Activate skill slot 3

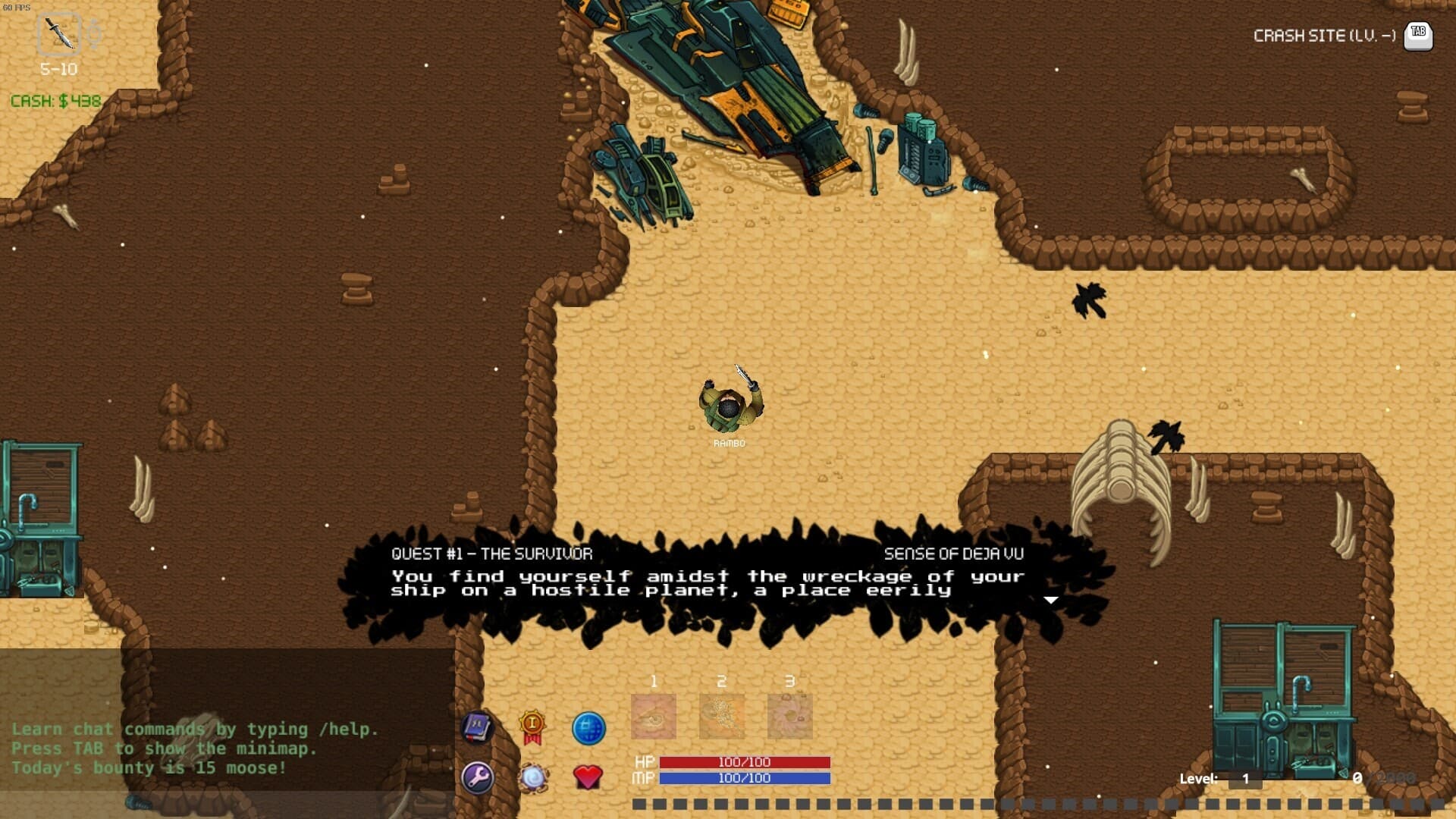[789, 716]
